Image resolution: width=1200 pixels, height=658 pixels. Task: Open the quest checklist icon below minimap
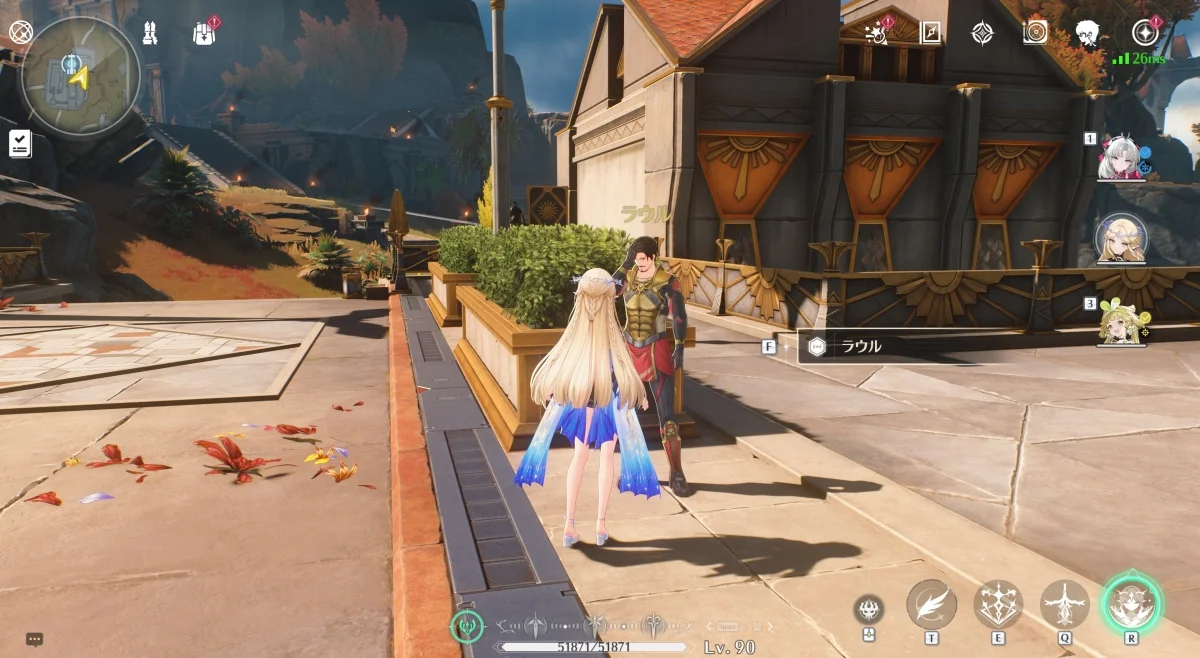click(x=20, y=143)
